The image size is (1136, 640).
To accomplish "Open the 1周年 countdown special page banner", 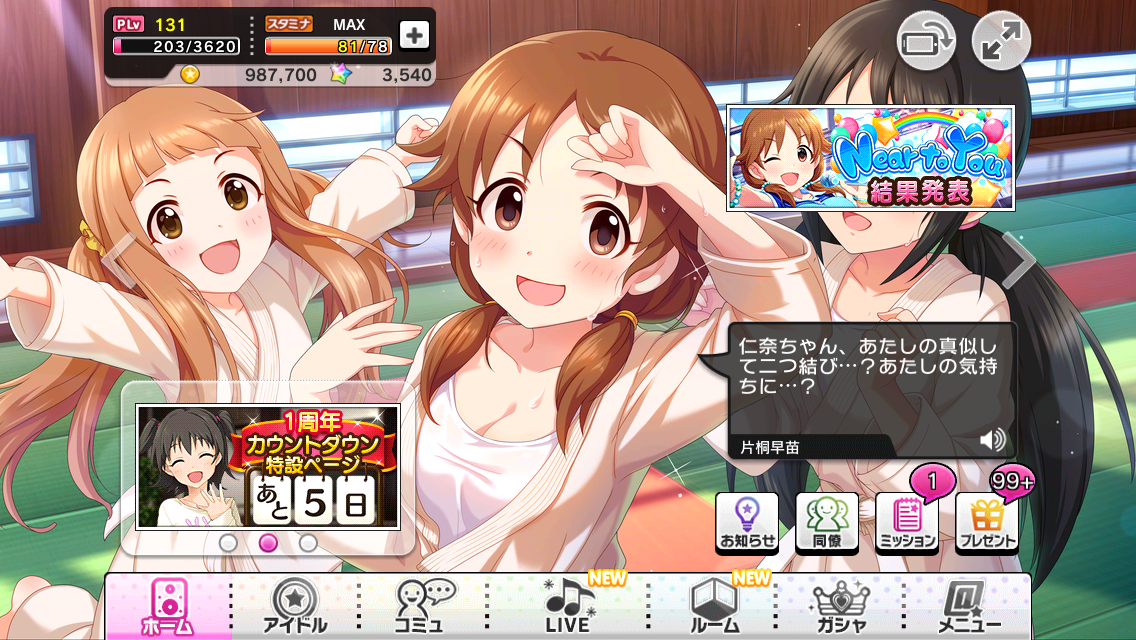I will tap(268, 466).
